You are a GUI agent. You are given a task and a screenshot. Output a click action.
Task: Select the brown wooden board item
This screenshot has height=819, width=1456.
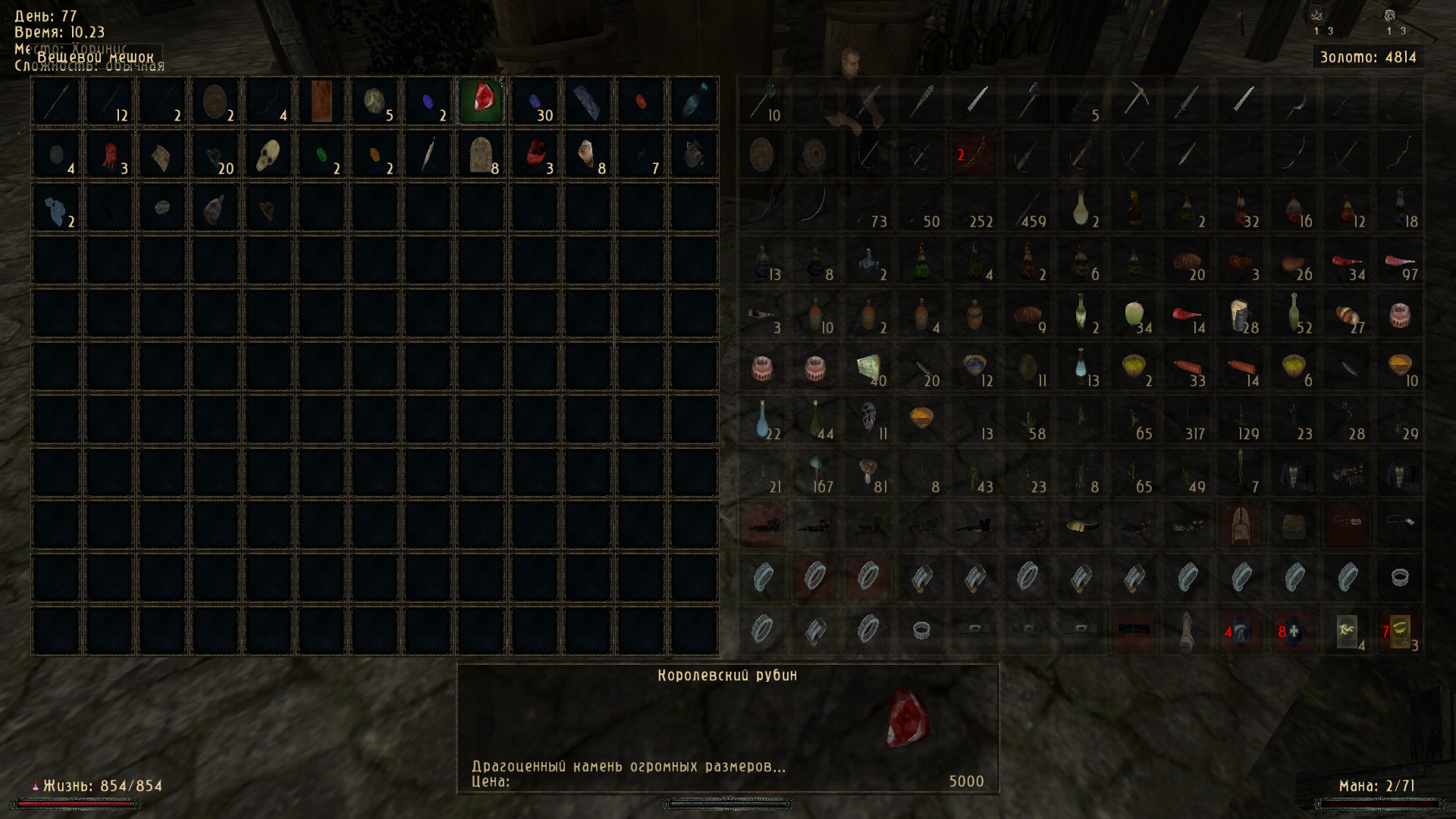322,101
